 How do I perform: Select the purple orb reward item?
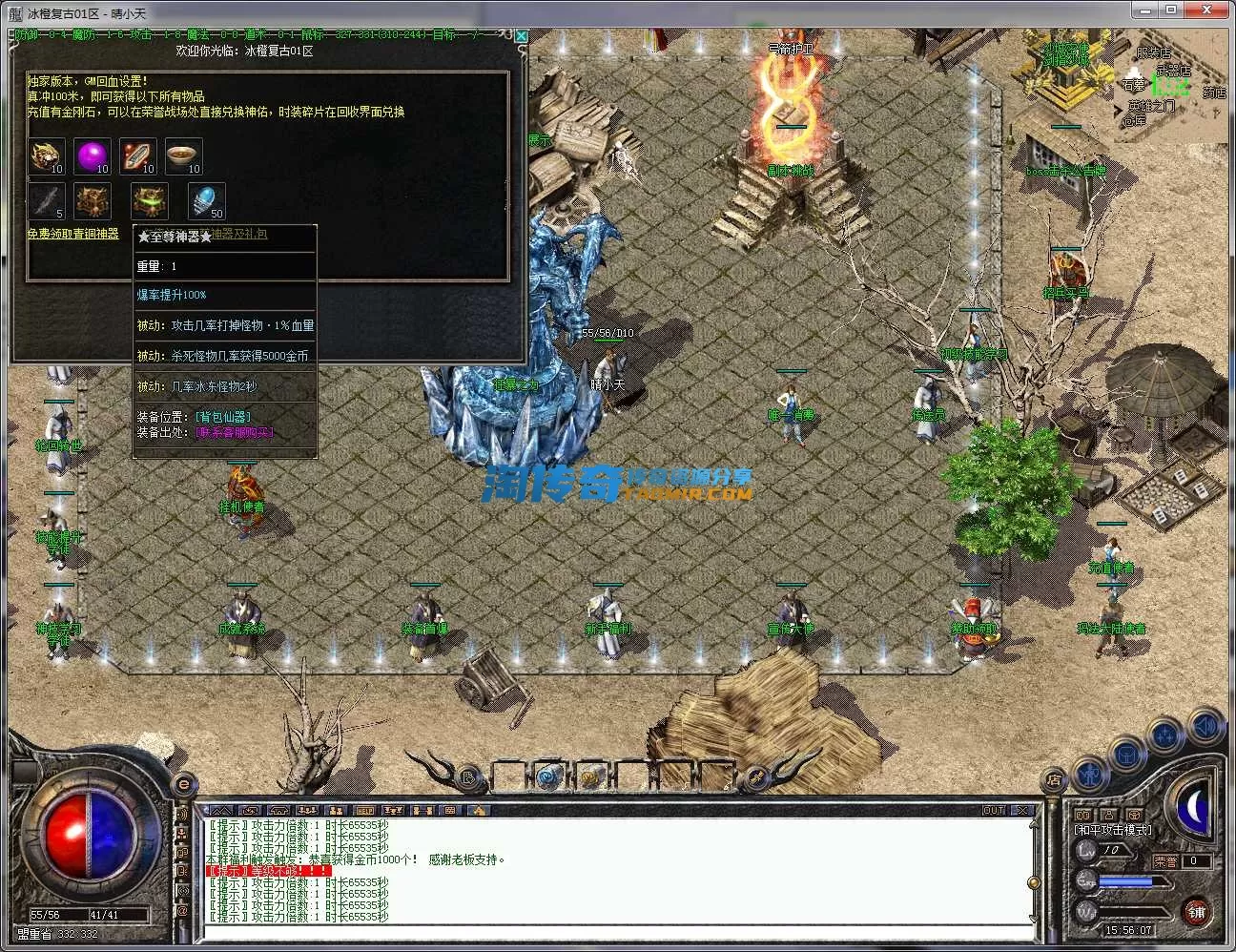[93, 155]
